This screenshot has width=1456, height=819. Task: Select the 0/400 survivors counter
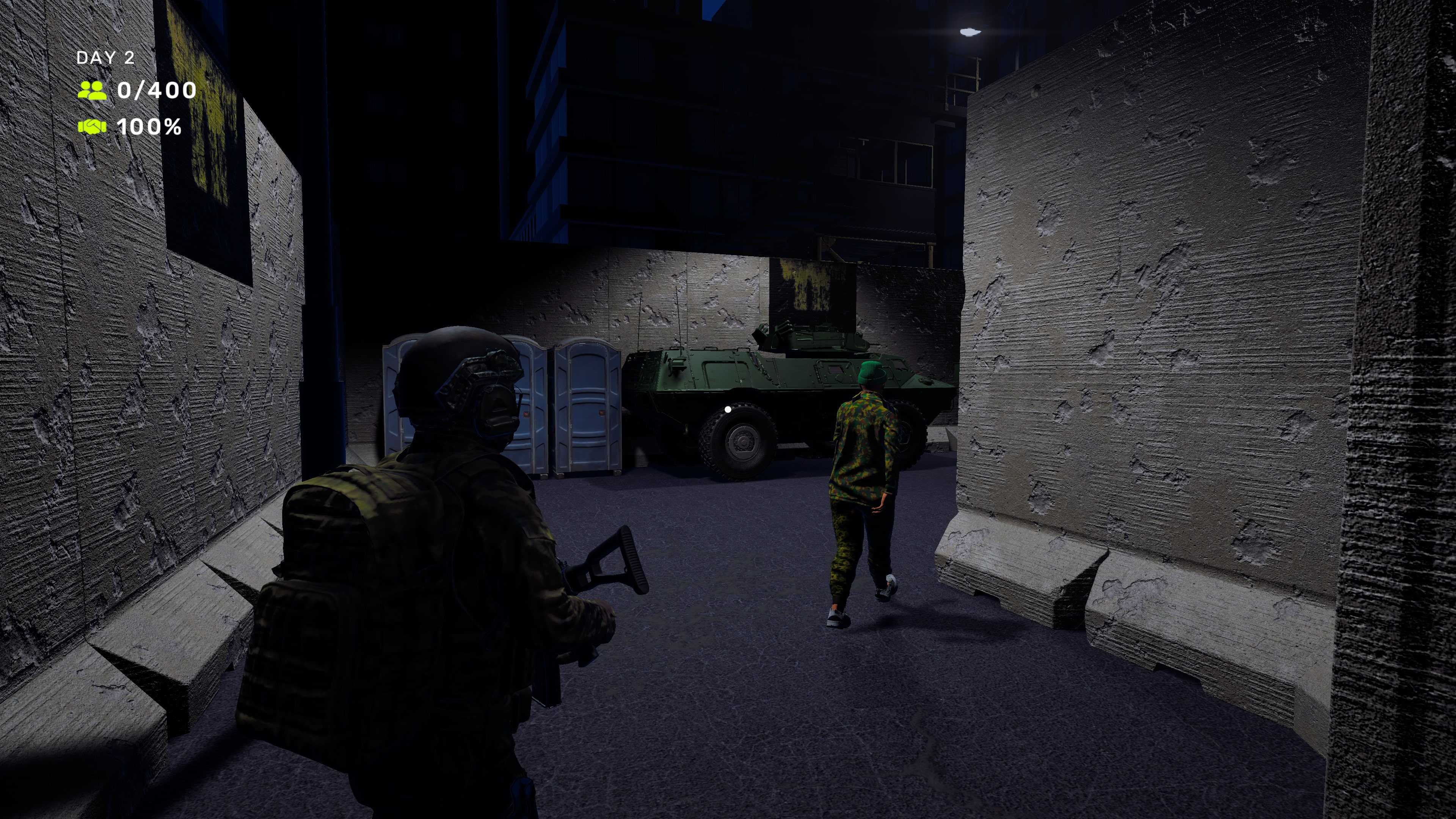[157, 91]
